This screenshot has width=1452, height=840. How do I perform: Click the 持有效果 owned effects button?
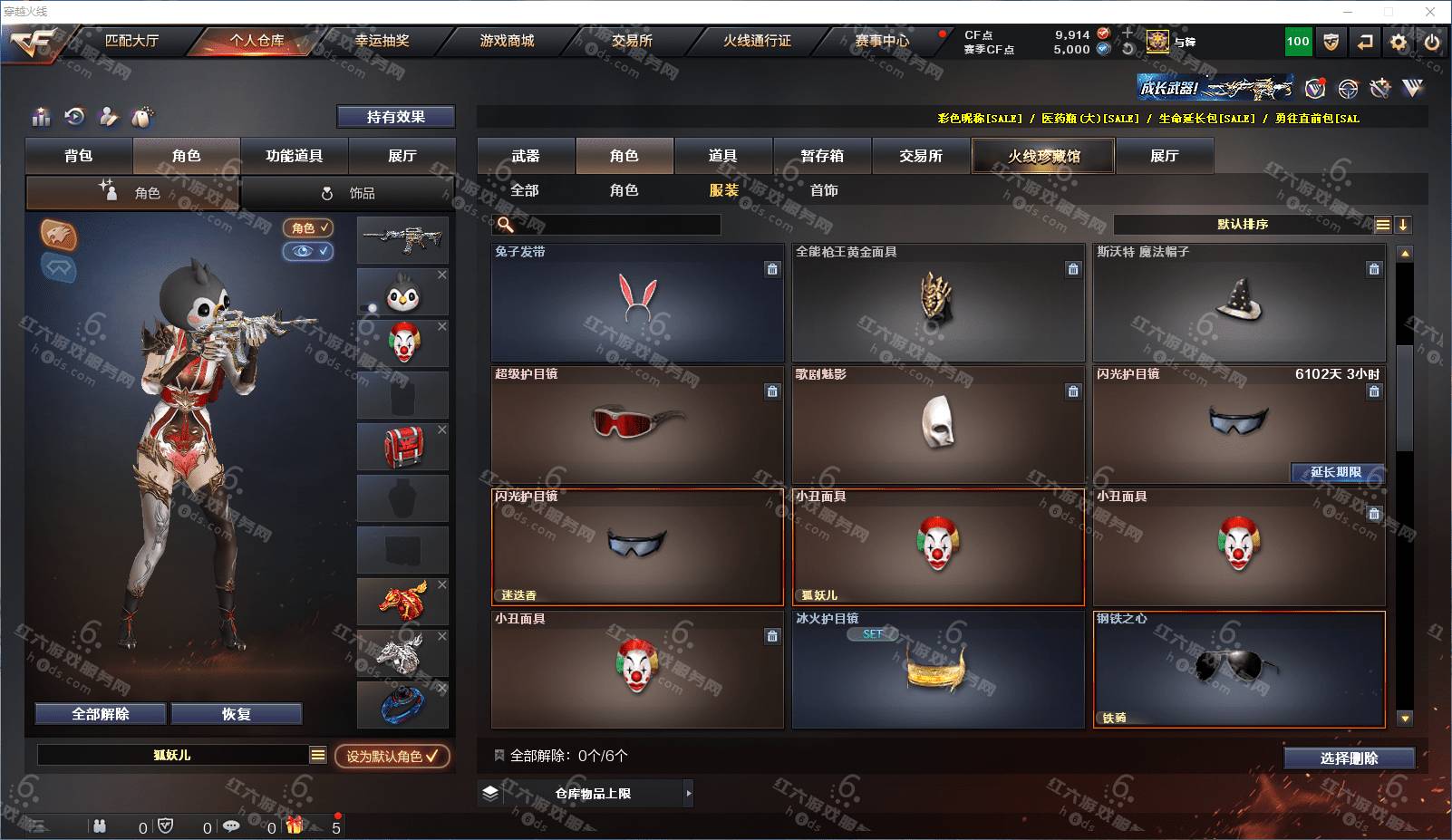[x=395, y=117]
